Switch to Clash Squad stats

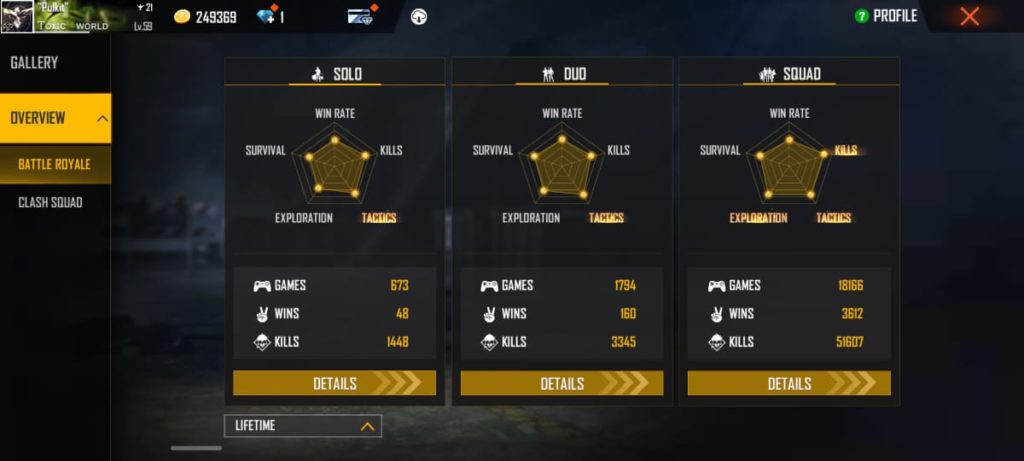(50, 203)
